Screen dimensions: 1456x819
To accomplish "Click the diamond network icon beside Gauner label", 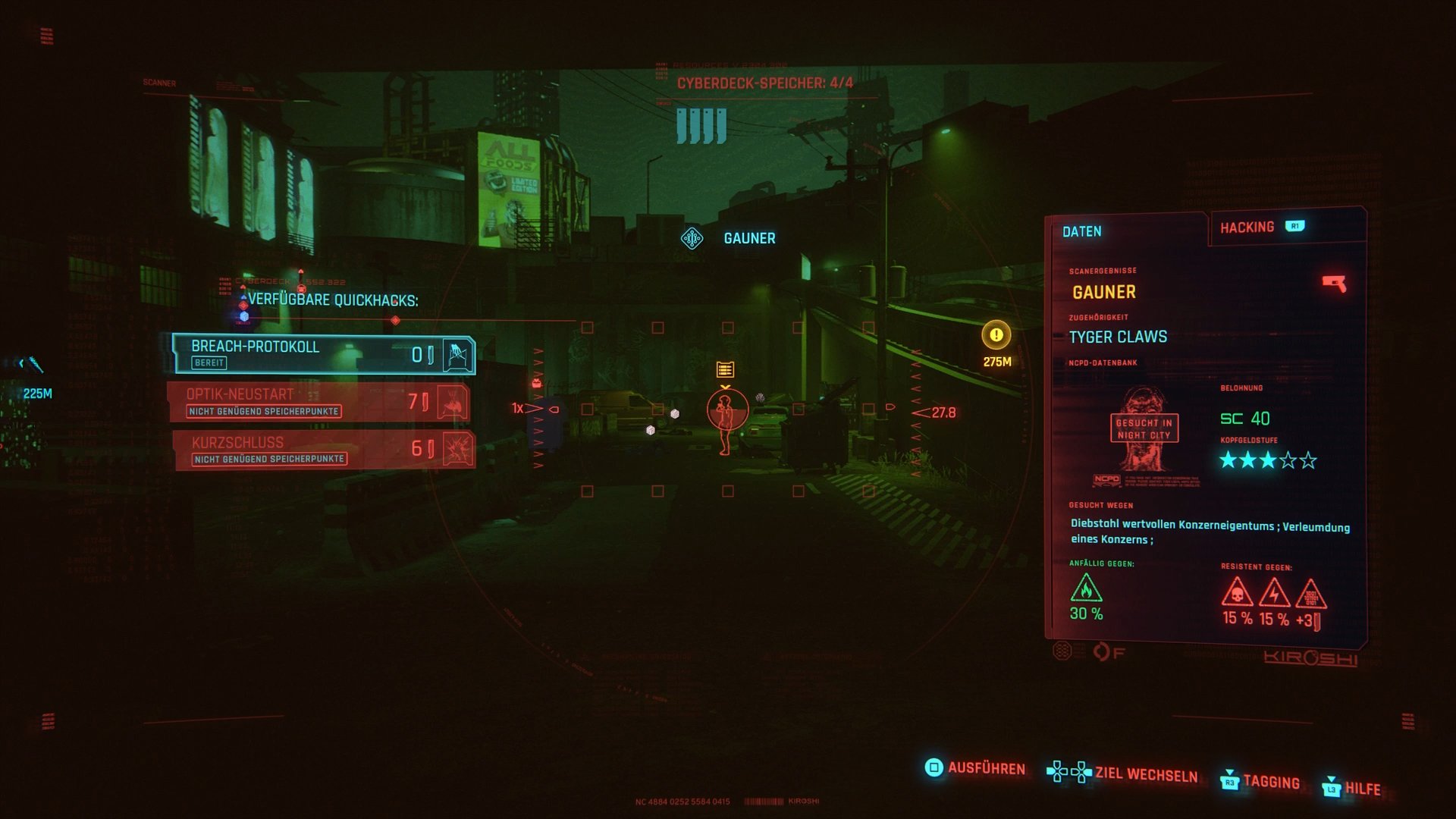I will [x=691, y=237].
